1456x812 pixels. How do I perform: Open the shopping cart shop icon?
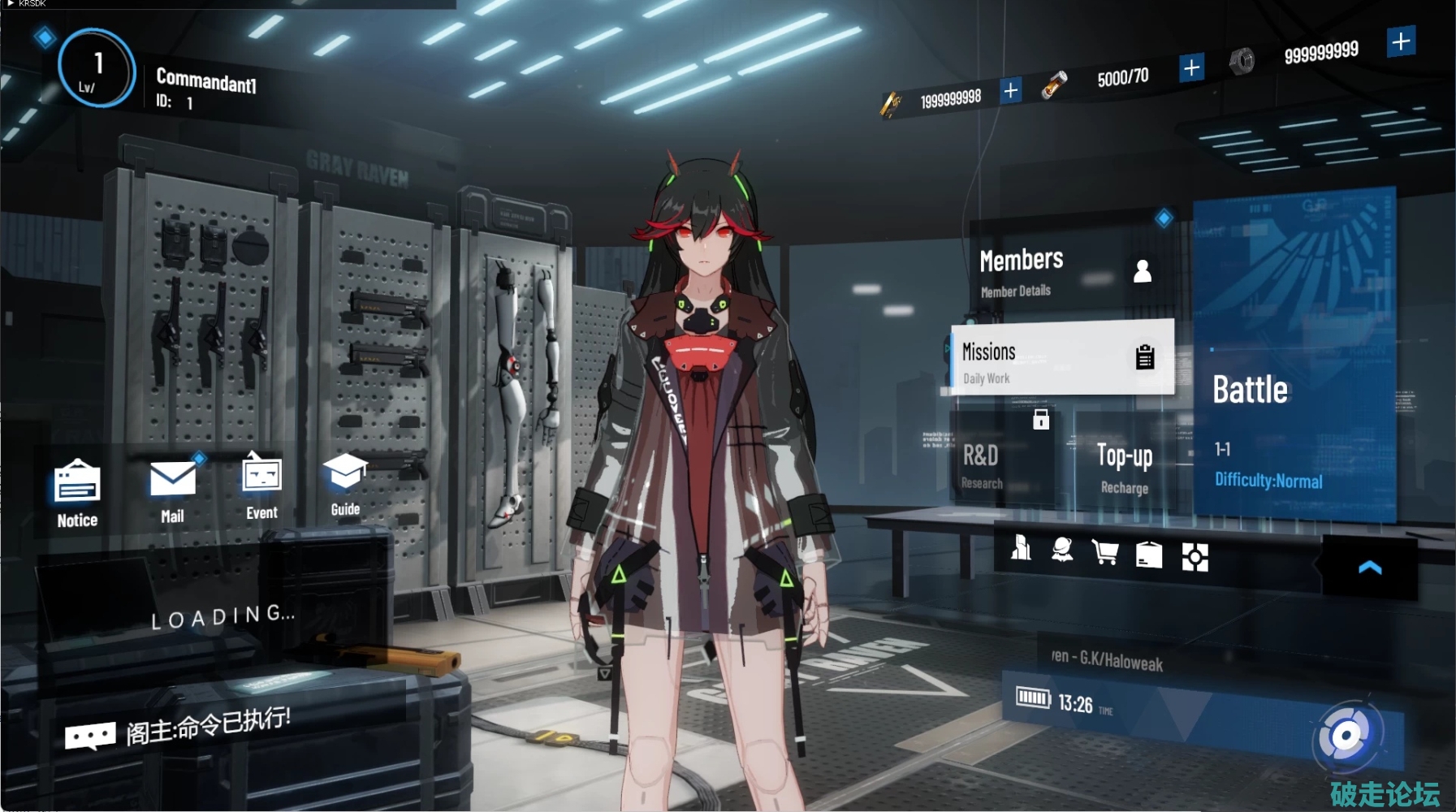coord(1105,552)
